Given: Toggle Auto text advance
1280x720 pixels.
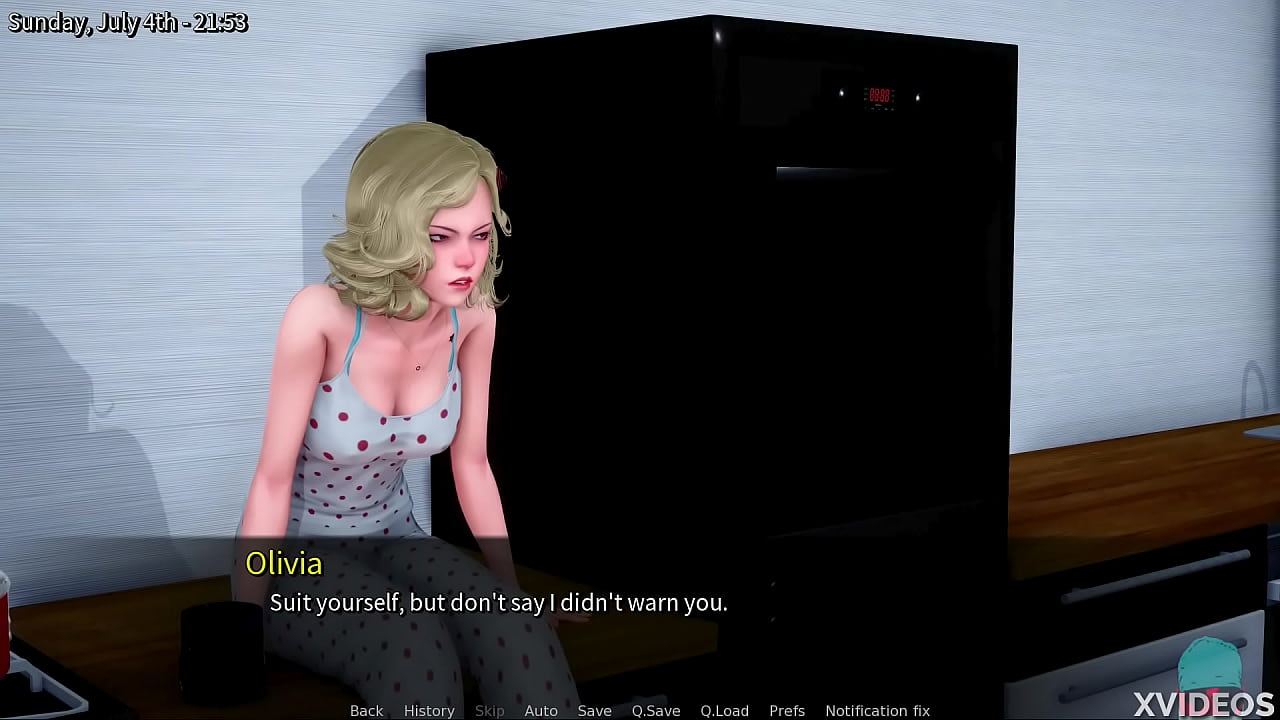Looking at the screenshot, I should [x=541, y=710].
